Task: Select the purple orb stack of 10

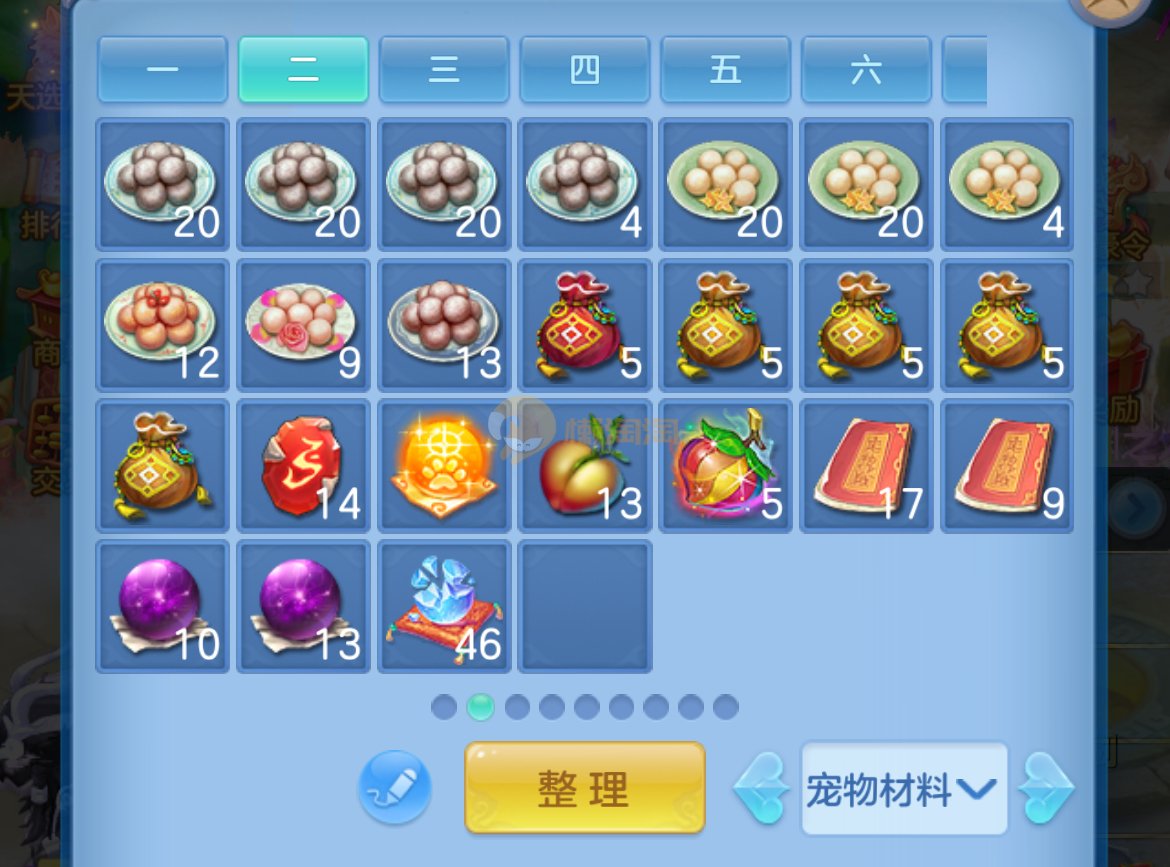Action: 163,607
